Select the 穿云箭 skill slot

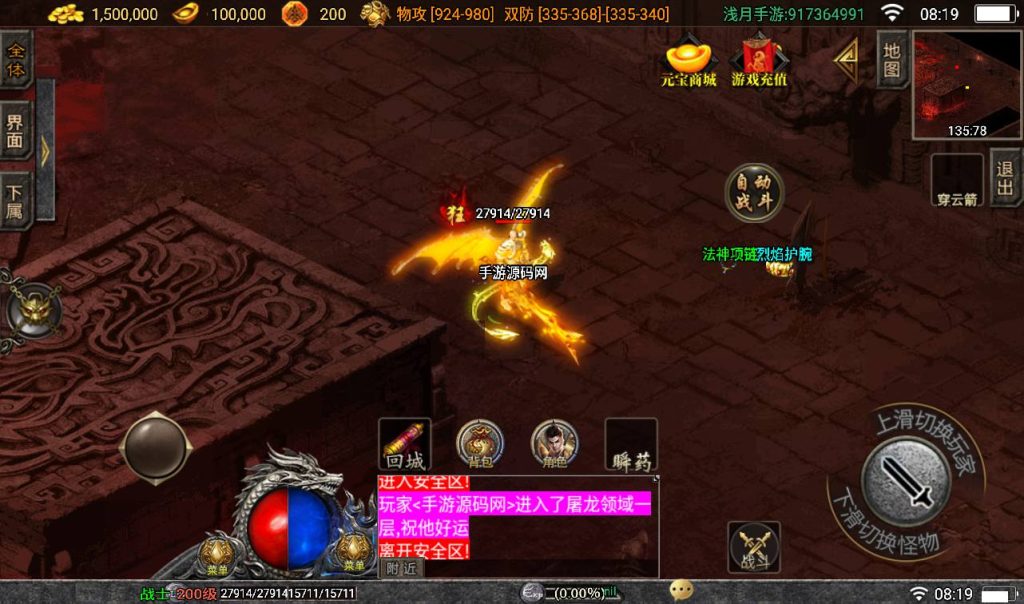[957, 180]
